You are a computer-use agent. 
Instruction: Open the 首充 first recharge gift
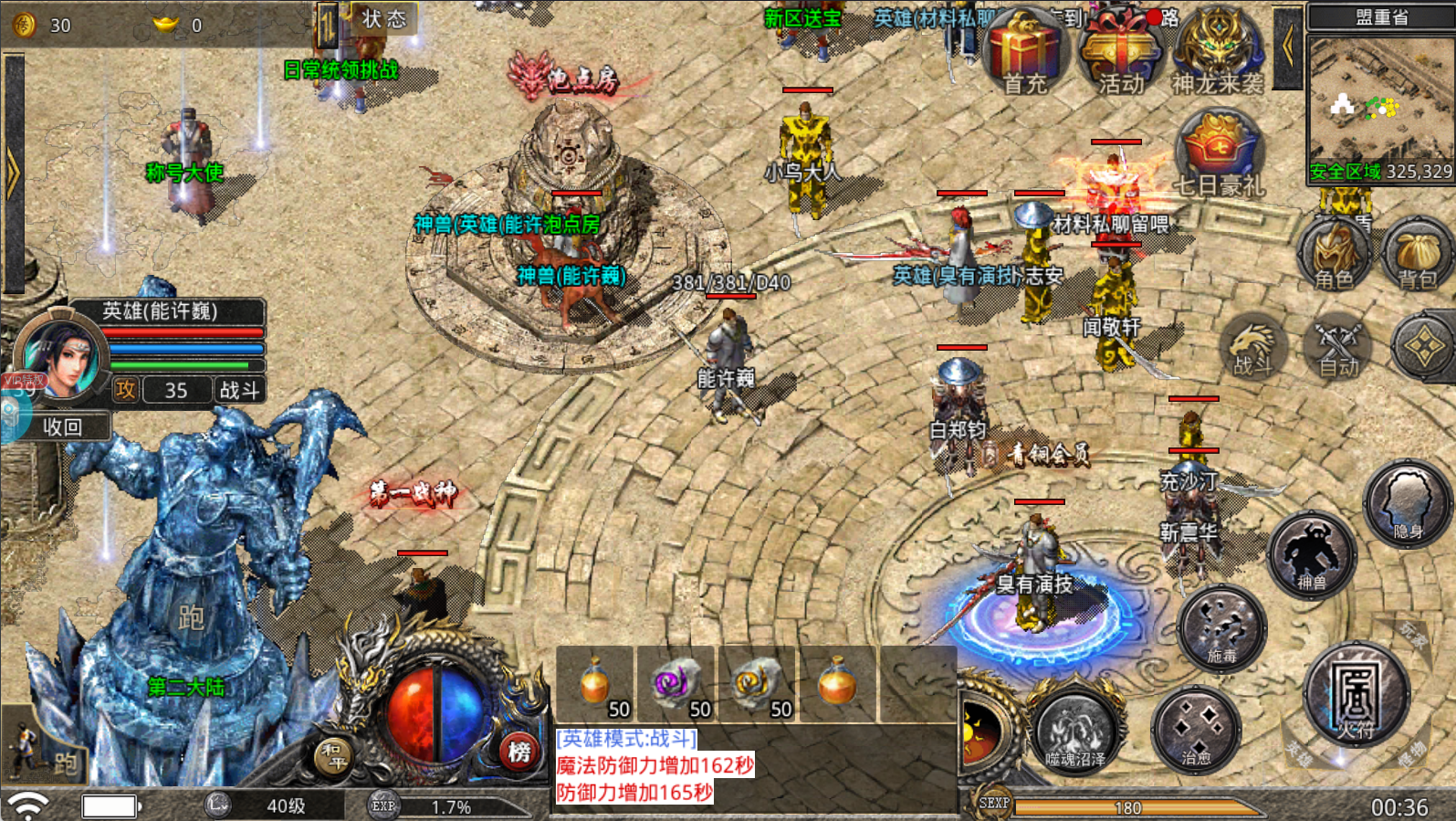tap(1025, 53)
